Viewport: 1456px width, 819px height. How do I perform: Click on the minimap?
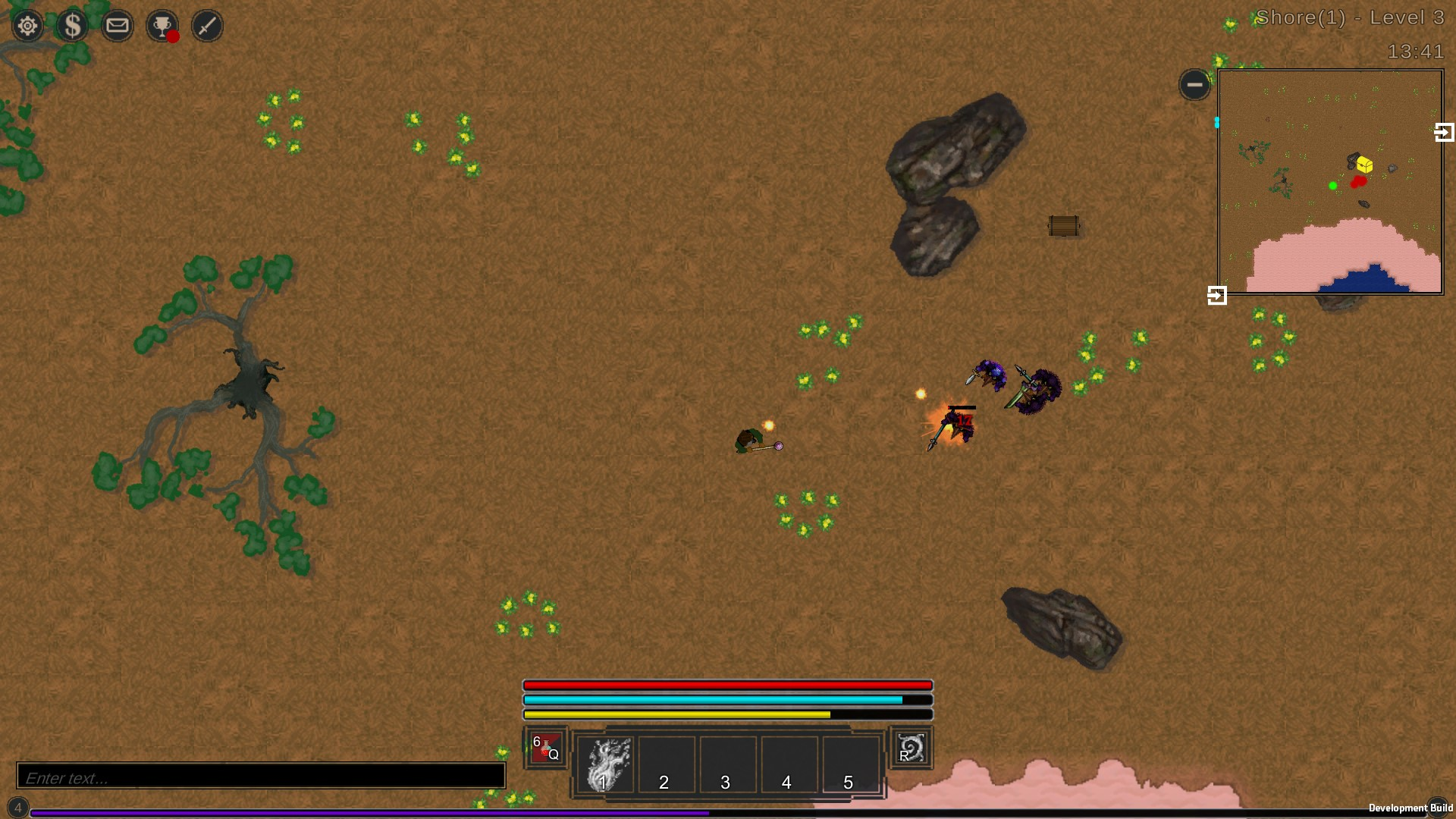tap(1330, 182)
